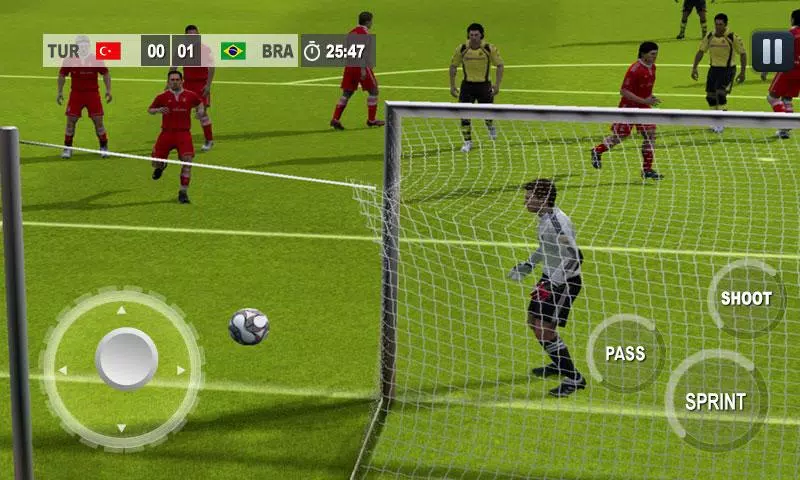
Task: Tap the joystick's down arrow
Action: [122, 428]
